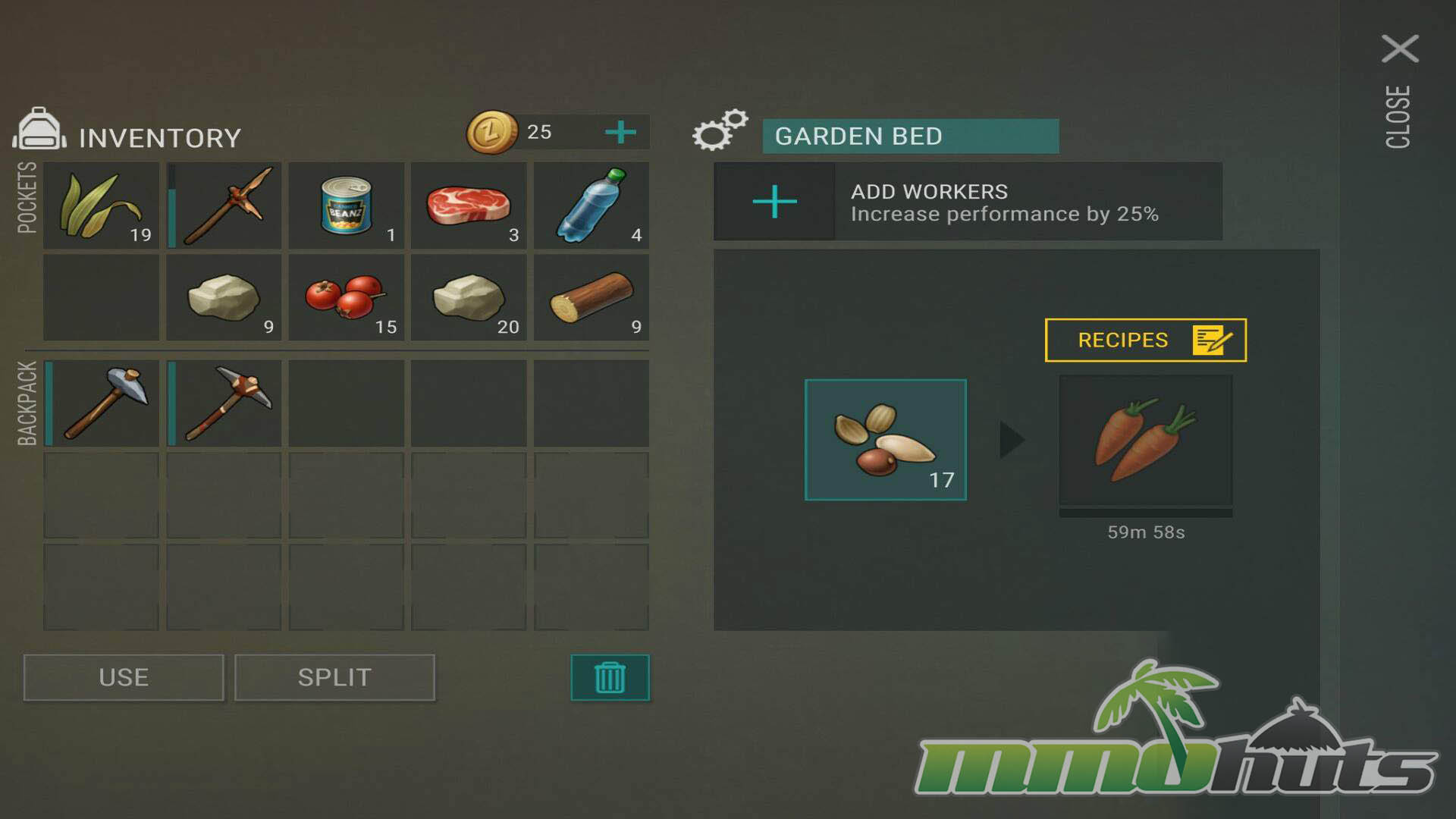Pick the canned beans item
The width and height of the screenshot is (1456, 819).
(x=347, y=205)
